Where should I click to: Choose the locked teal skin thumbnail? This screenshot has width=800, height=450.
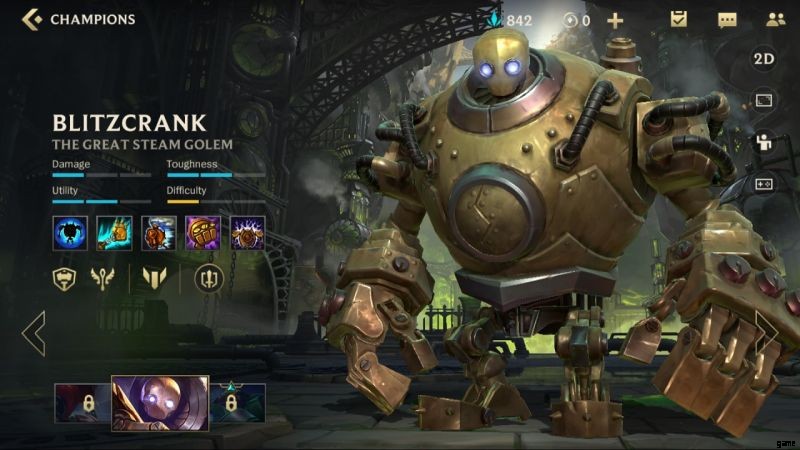237,403
